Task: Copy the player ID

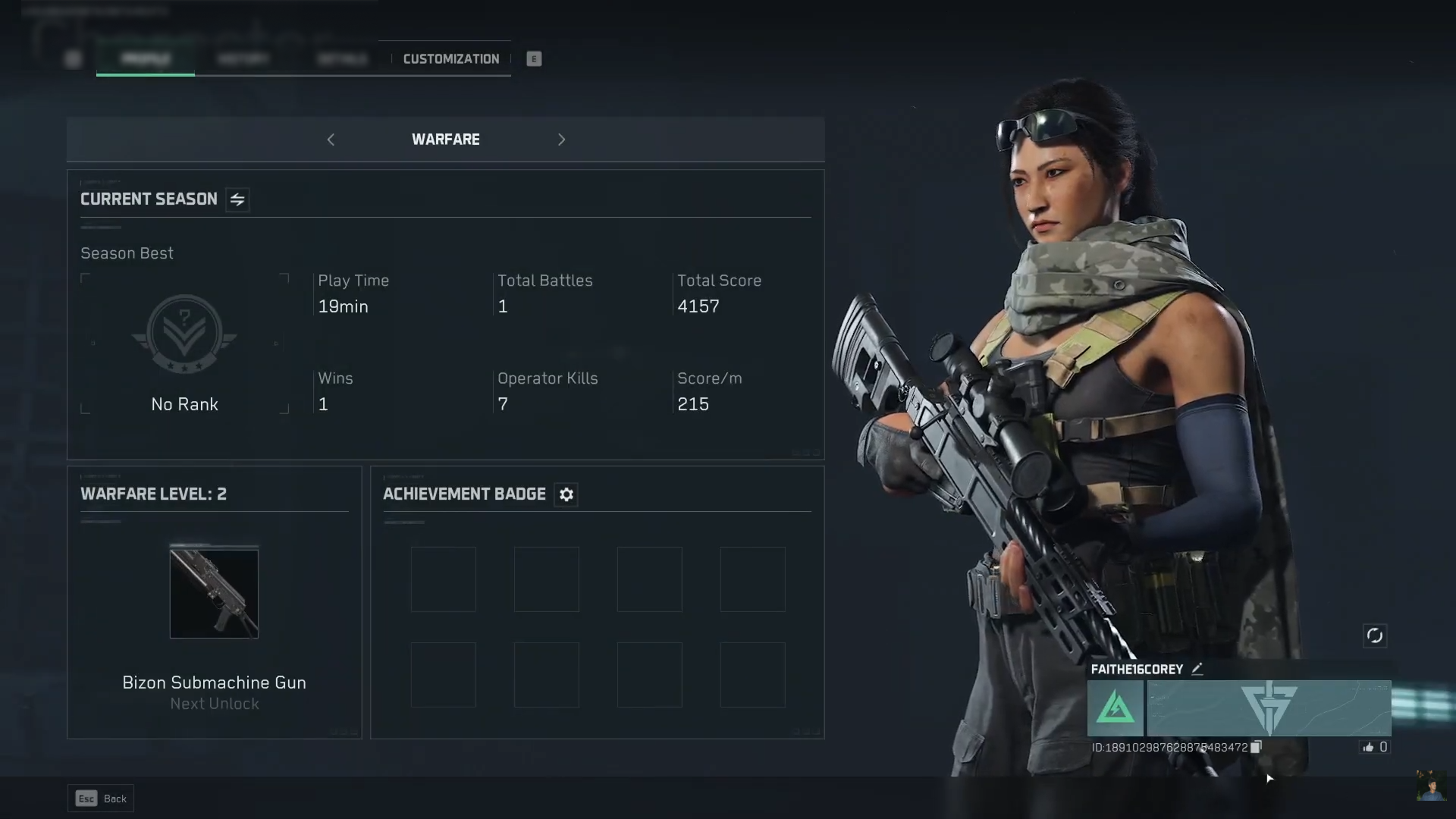Action: [1256, 747]
